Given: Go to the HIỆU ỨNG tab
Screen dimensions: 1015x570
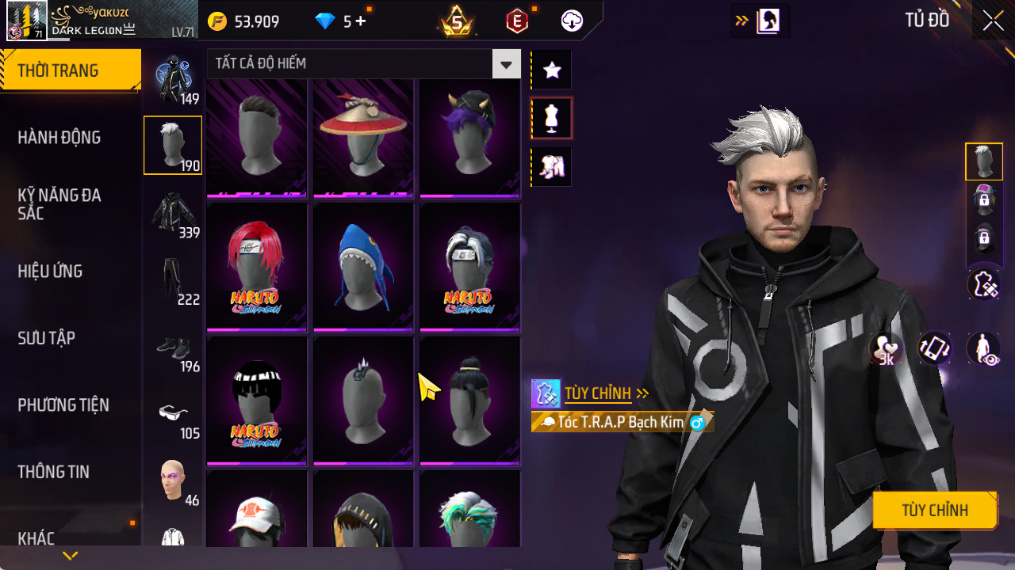Looking at the screenshot, I should pyautogui.click(x=50, y=271).
